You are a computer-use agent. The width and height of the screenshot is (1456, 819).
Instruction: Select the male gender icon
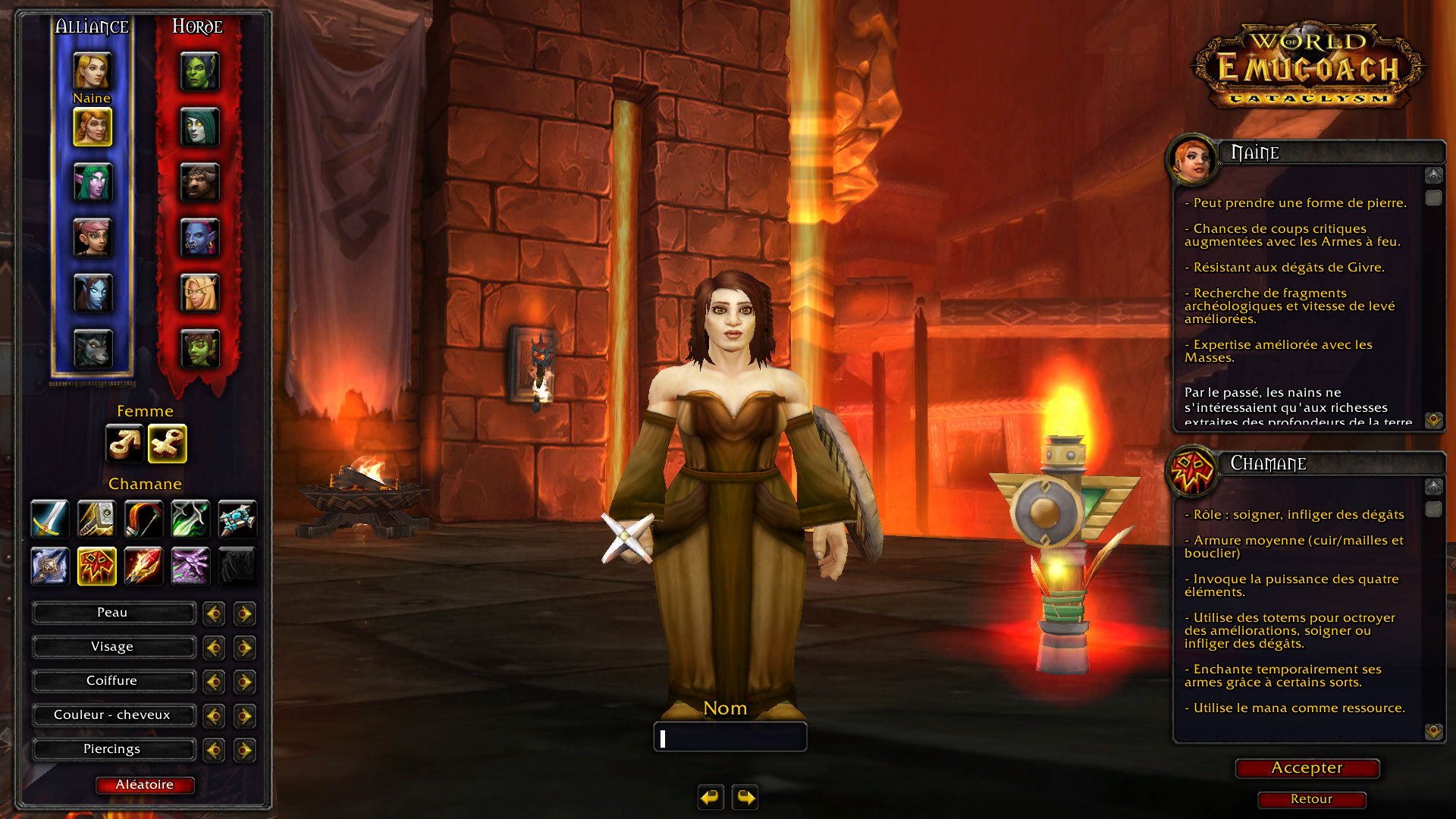[124, 444]
